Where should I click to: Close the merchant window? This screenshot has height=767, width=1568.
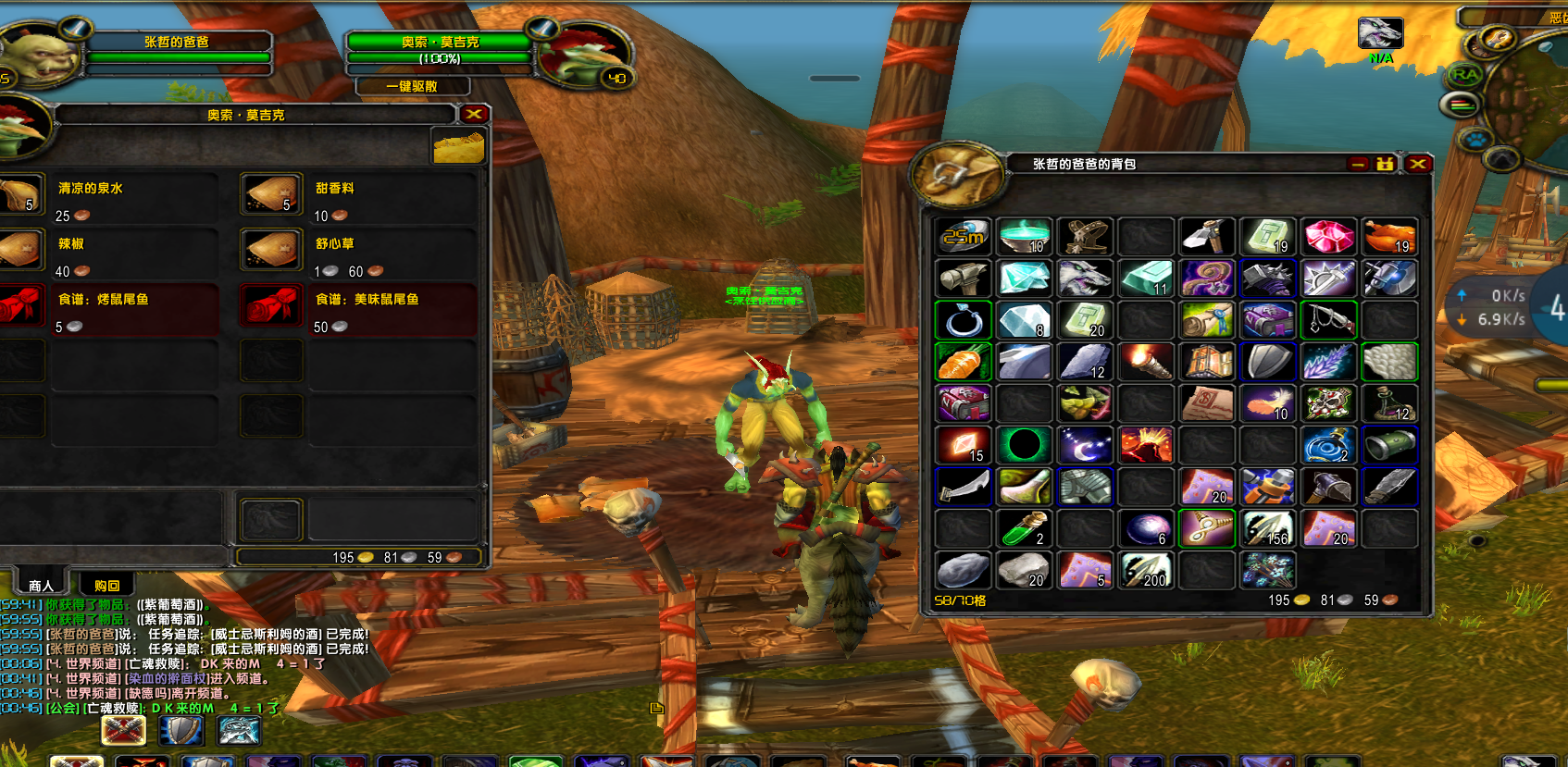coord(474,114)
